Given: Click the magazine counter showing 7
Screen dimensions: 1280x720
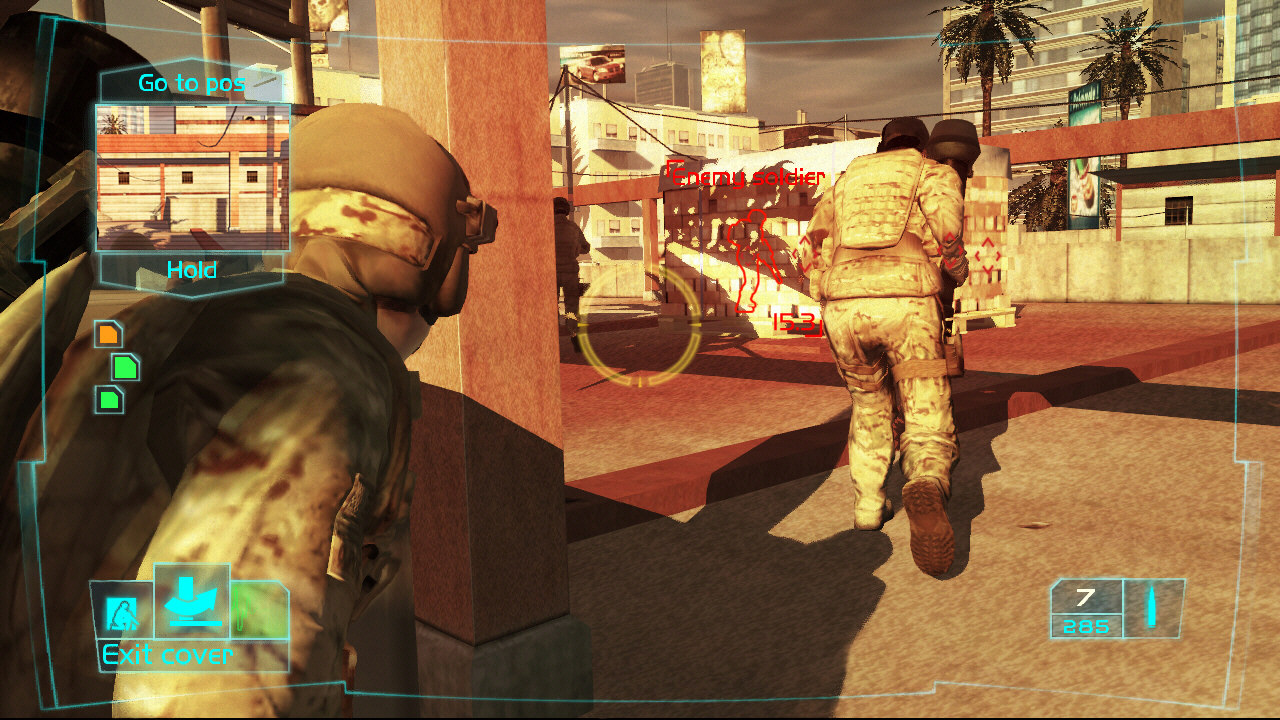Looking at the screenshot, I should pyautogui.click(x=1085, y=597).
